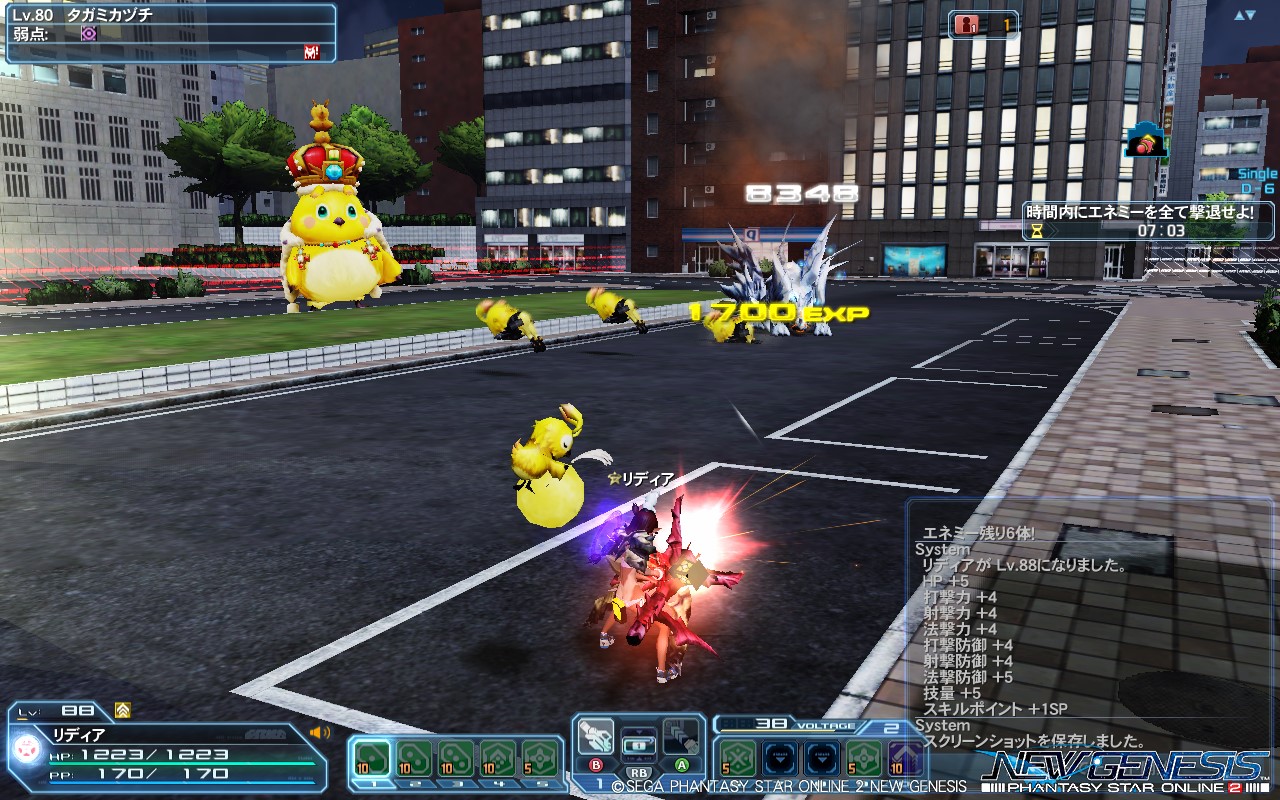This screenshot has height=800, width=1280.
Task: Click the up arrow at the top right corner
Action: point(1239,16)
